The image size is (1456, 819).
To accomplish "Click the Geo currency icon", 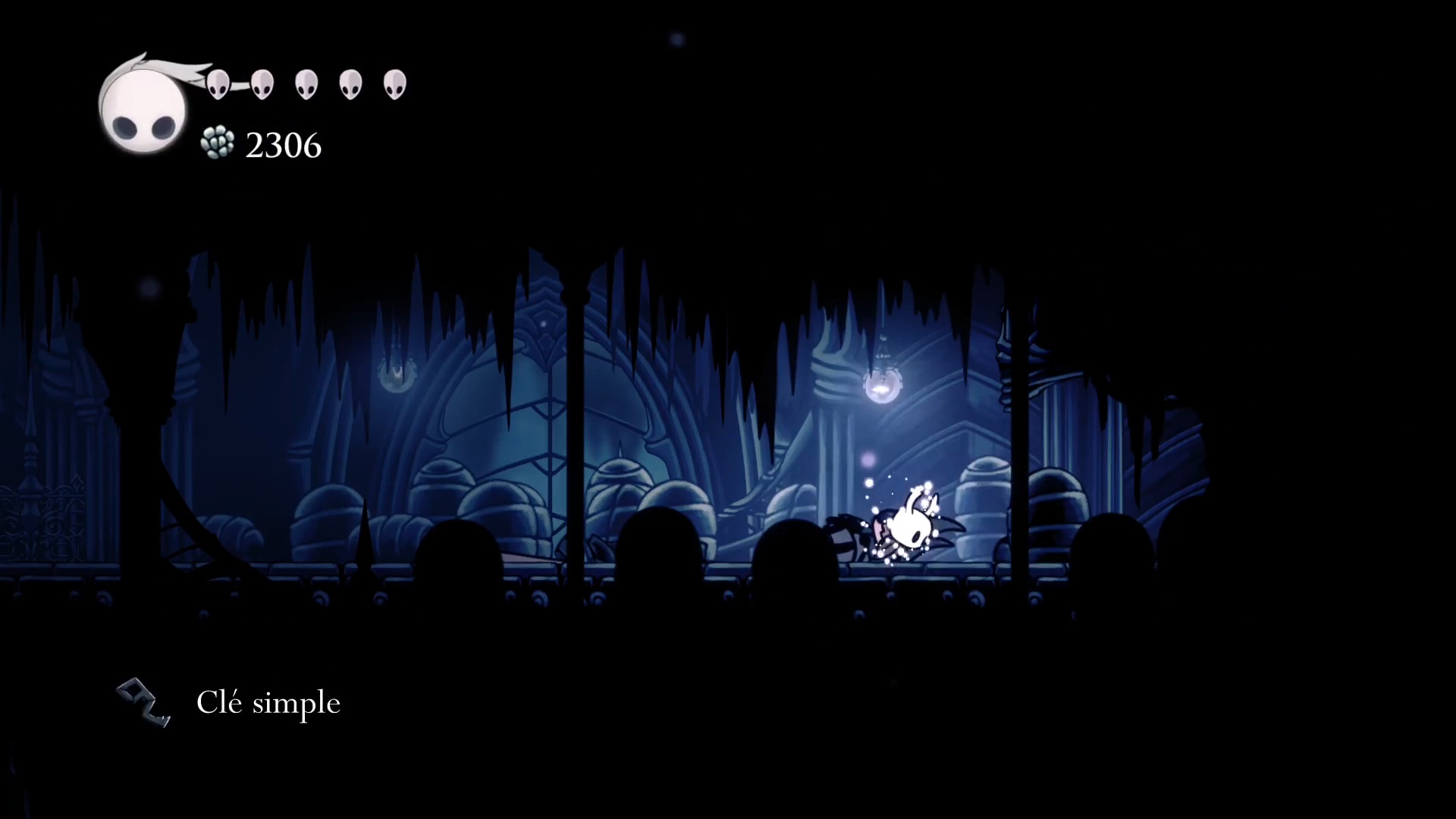I will [x=218, y=143].
